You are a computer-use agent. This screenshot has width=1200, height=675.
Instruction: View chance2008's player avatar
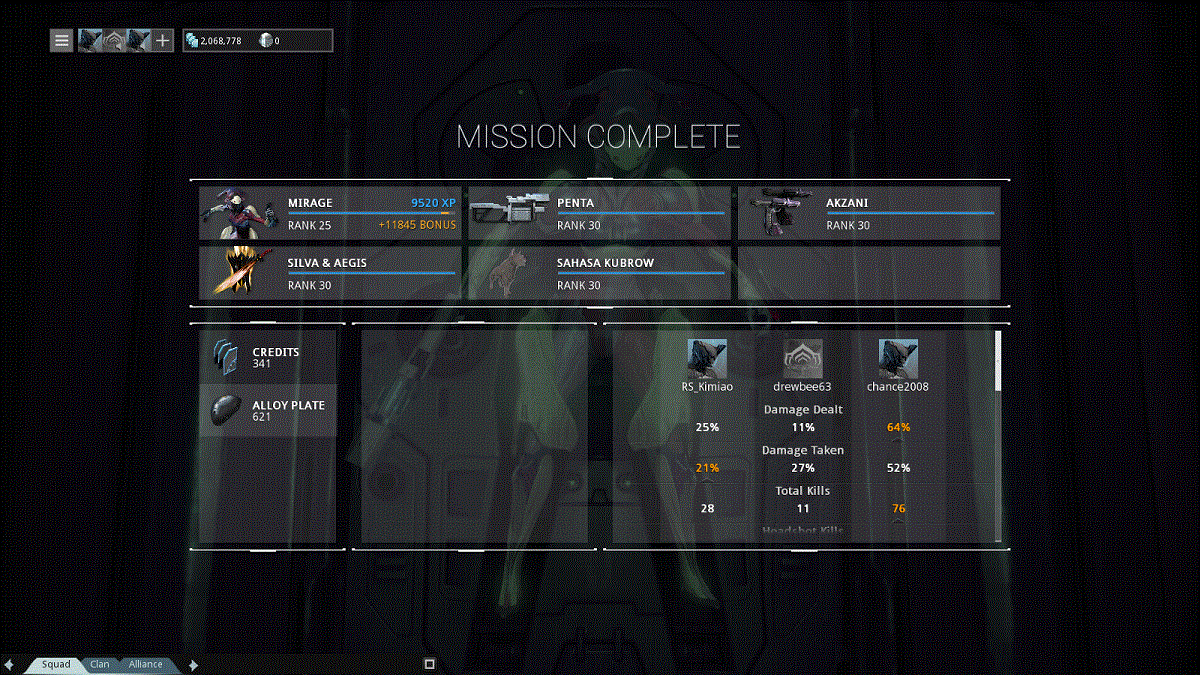click(898, 359)
